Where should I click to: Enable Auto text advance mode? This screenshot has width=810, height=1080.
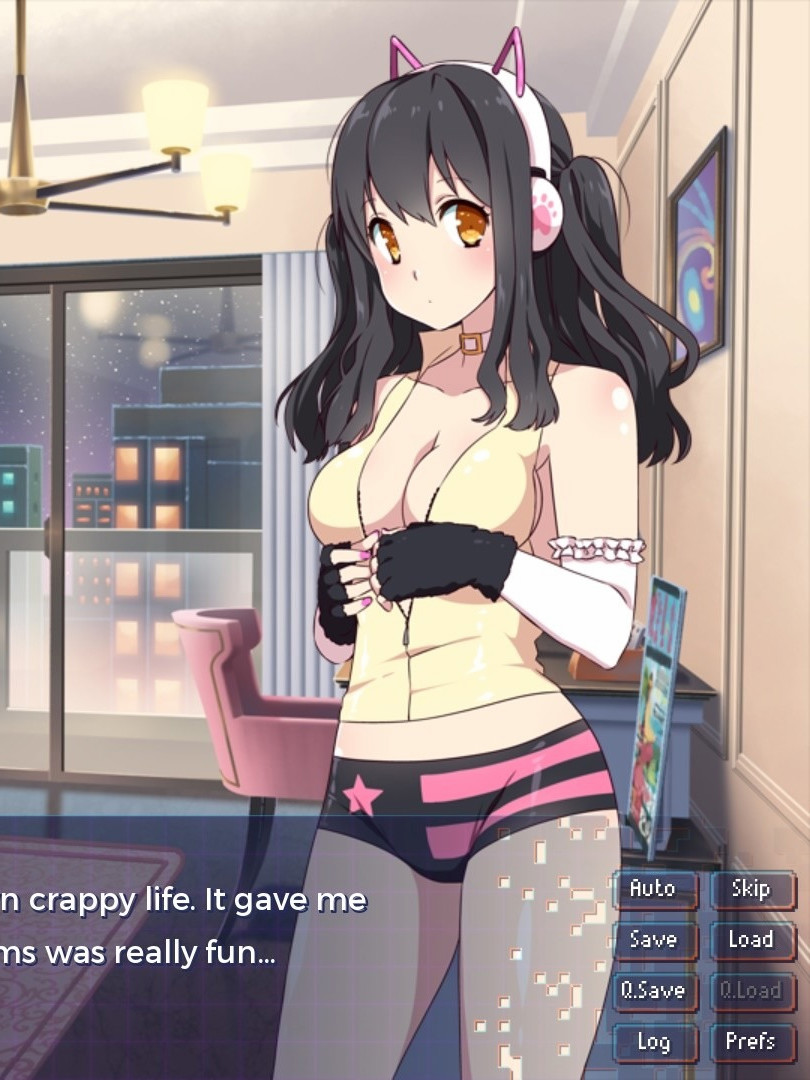click(x=654, y=889)
